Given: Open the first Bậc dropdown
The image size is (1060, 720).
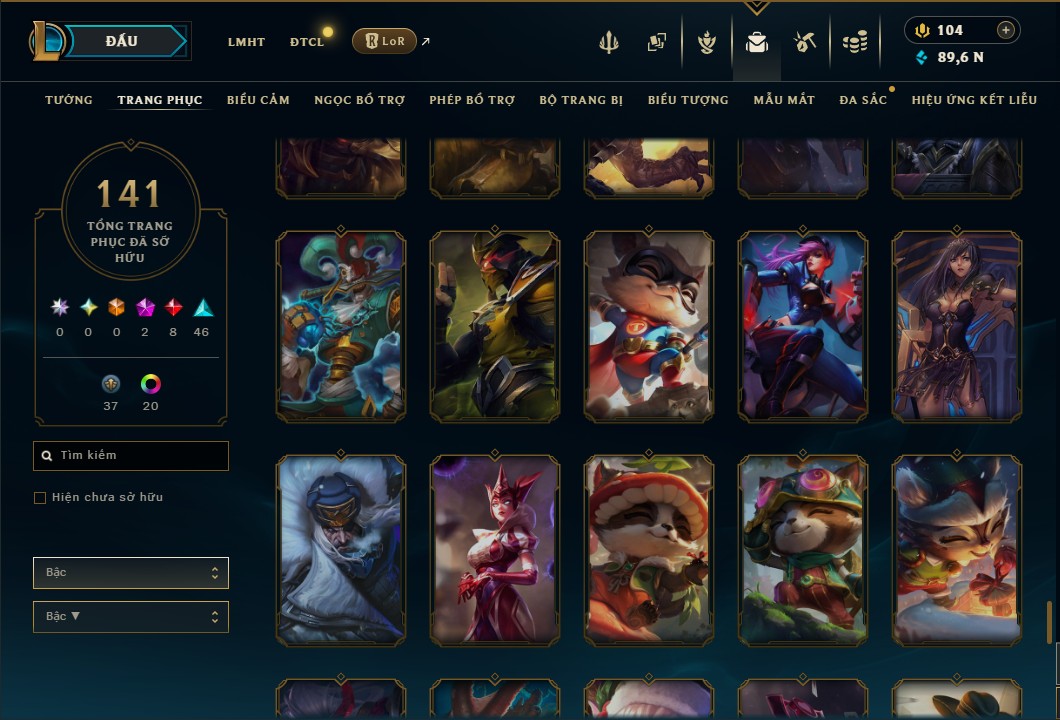Looking at the screenshot, I should 131,573.
